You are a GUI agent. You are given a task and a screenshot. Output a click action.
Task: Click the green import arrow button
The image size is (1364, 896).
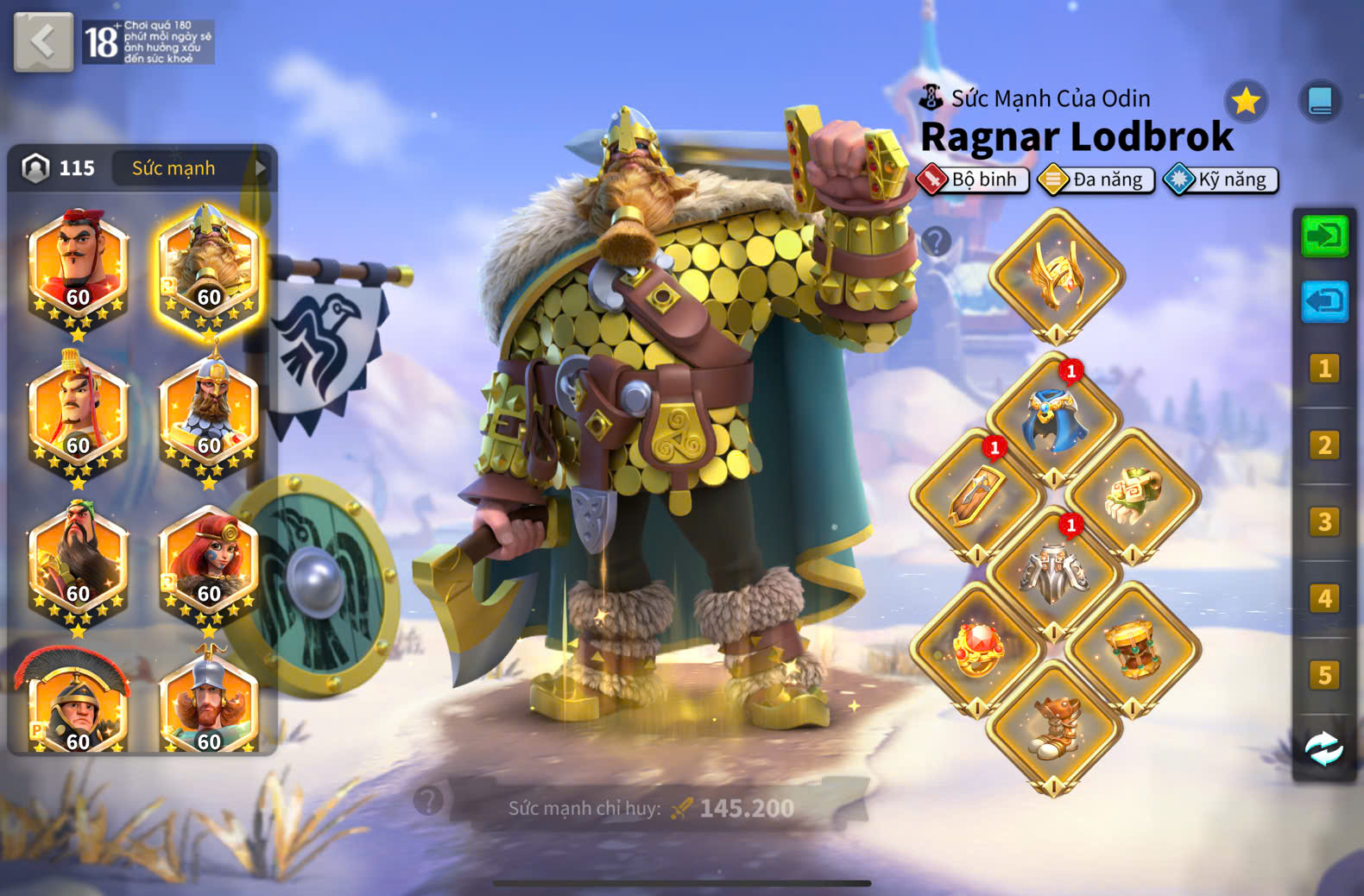[x=1324, y=236]
